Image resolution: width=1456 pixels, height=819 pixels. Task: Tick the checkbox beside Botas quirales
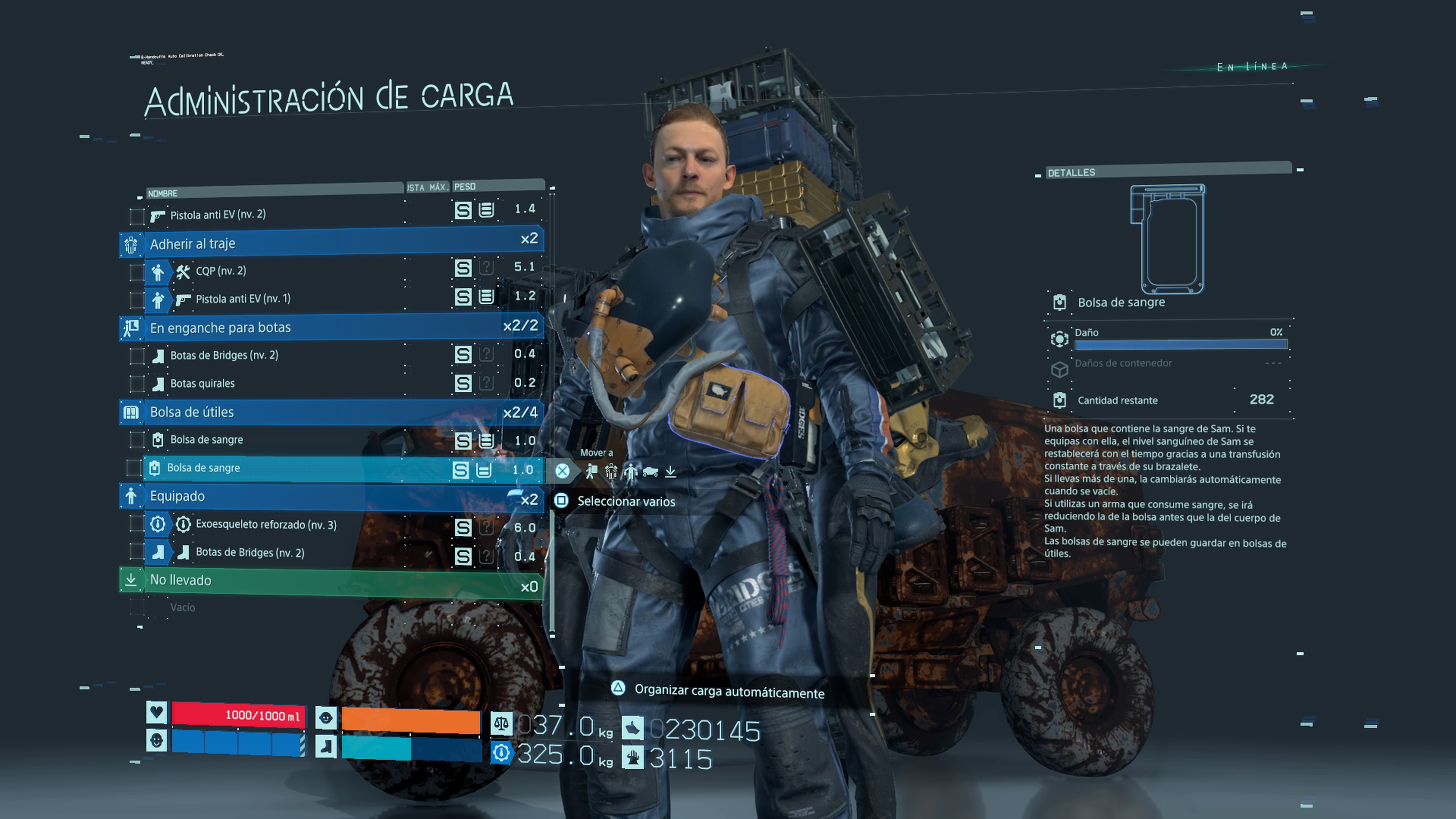point(136,384)
